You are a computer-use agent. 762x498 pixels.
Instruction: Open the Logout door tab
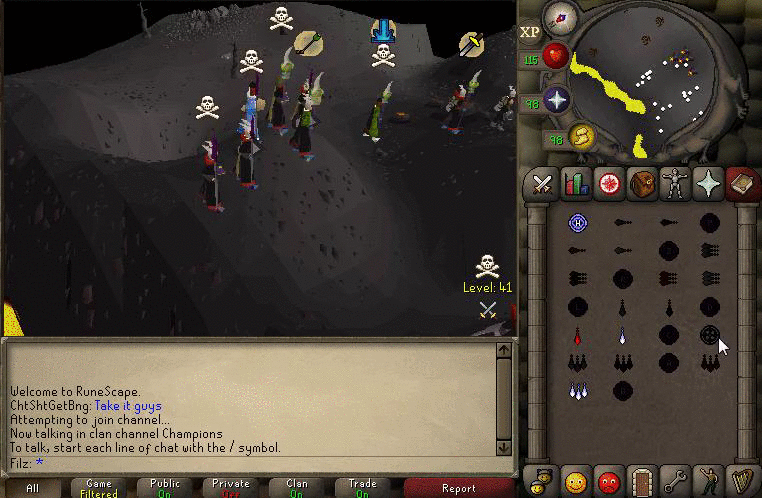pos(642,479)
